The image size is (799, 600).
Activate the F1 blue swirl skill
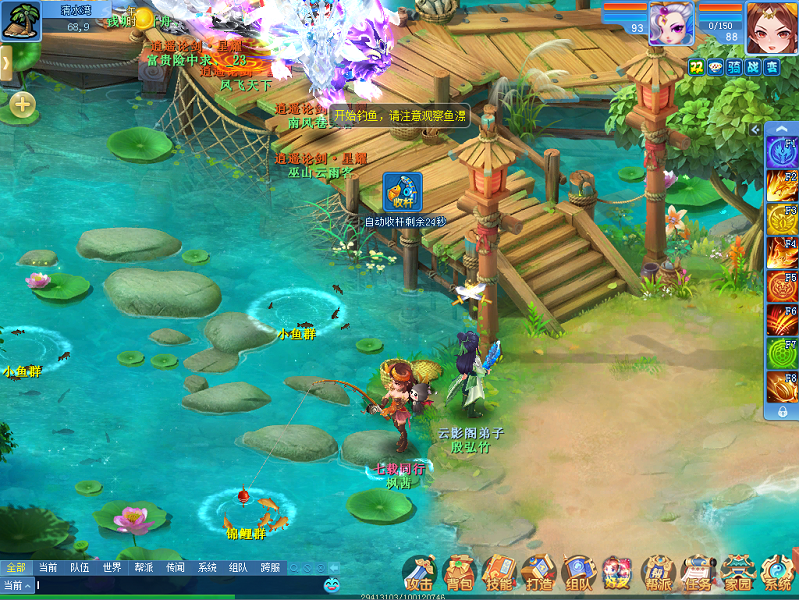[781, 151]
